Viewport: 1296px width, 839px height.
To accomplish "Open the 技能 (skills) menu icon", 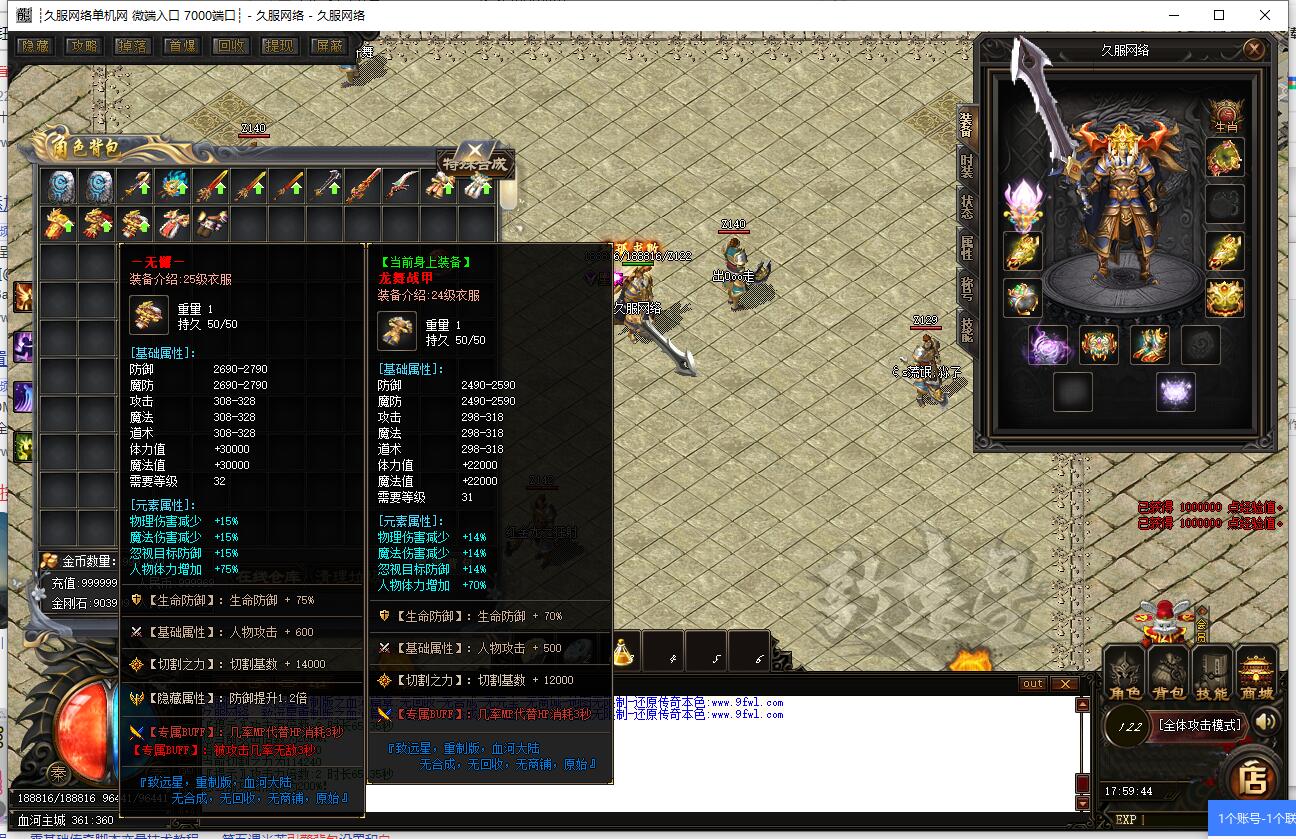I will [1213, 673].
